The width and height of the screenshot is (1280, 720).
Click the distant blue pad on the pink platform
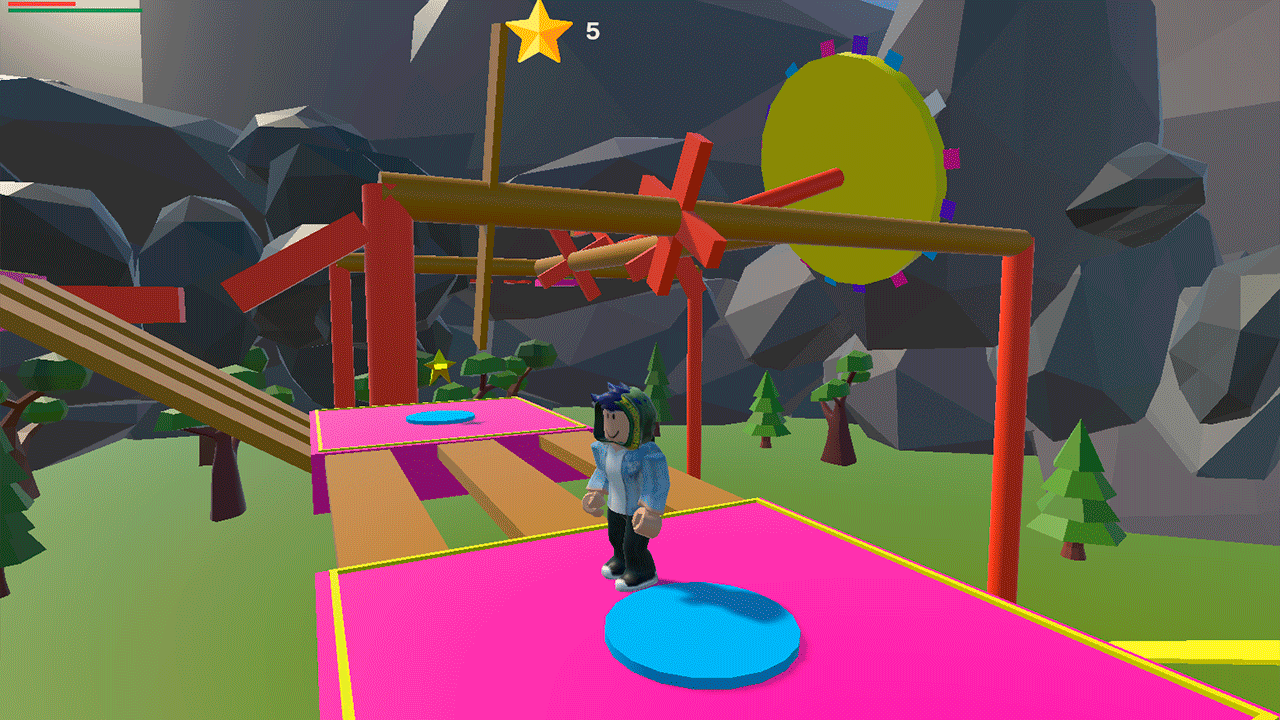pos(440,418)
